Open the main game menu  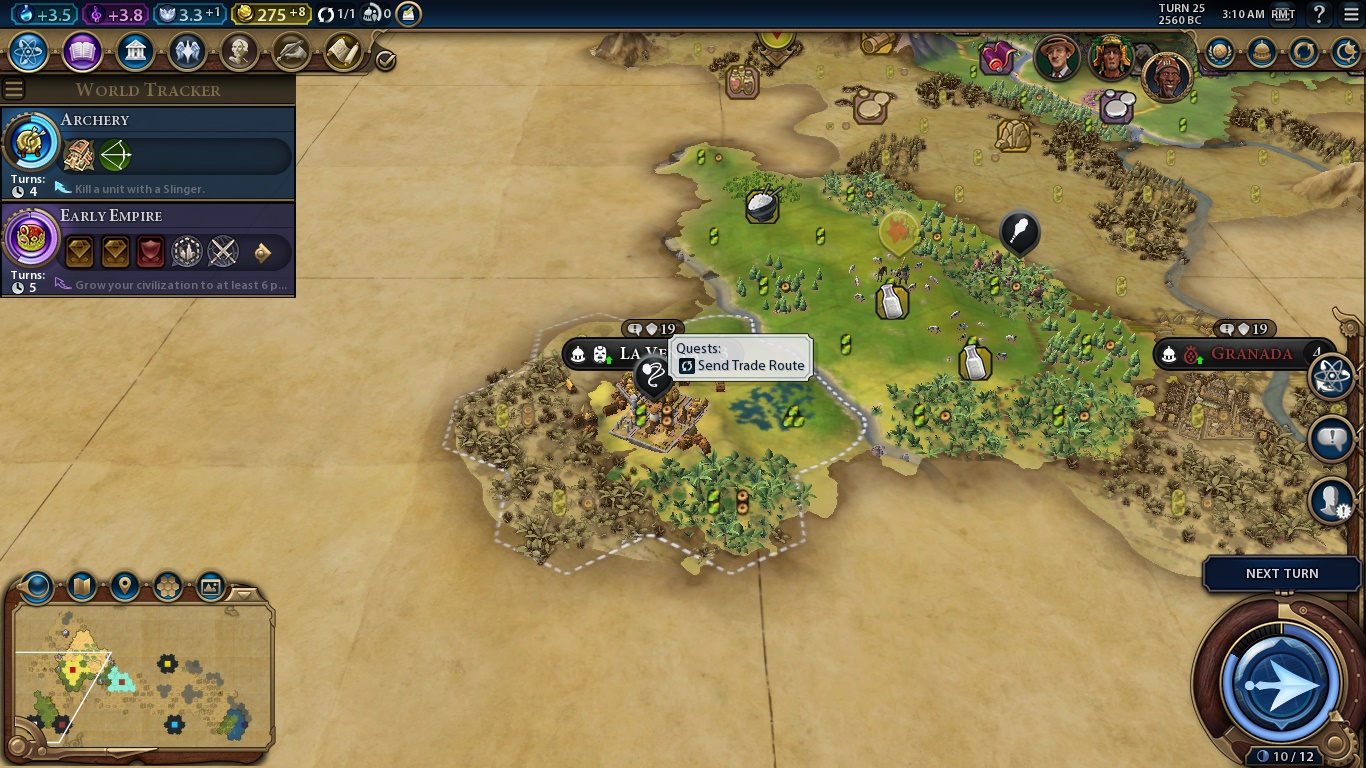[x=1351, y=14]
